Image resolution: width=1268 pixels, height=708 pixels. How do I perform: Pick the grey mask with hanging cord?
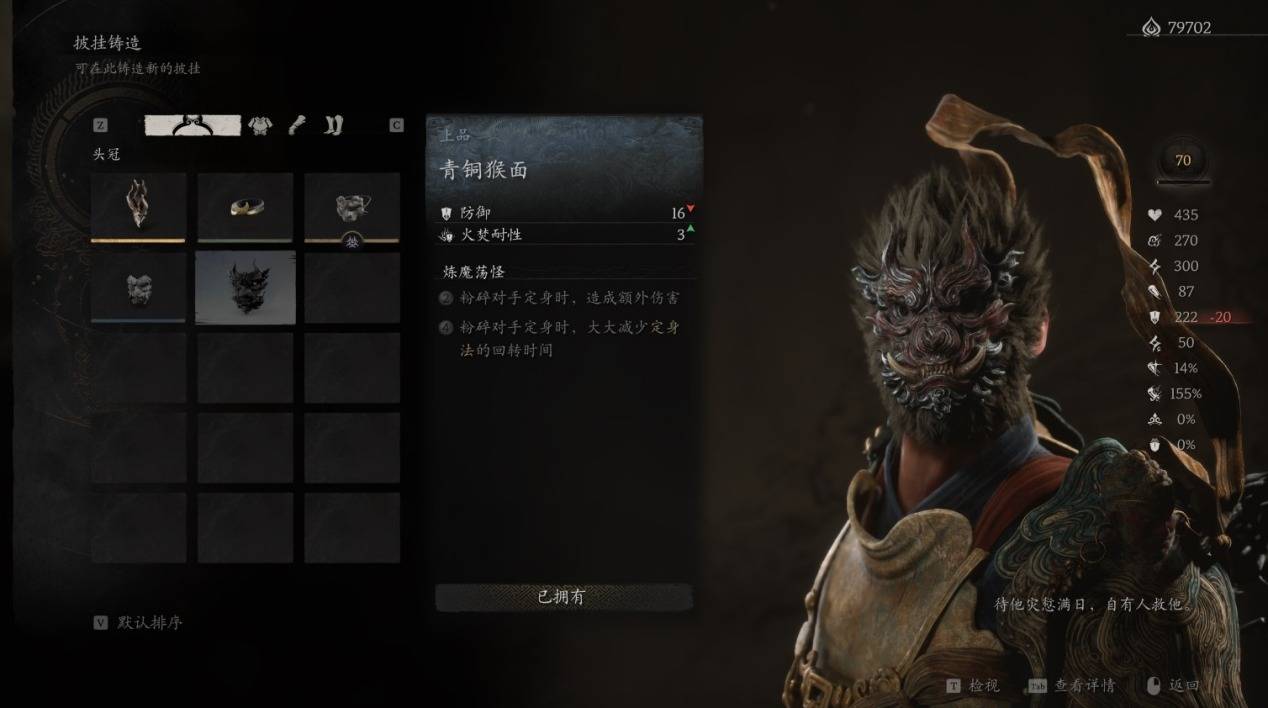(352, 207)
